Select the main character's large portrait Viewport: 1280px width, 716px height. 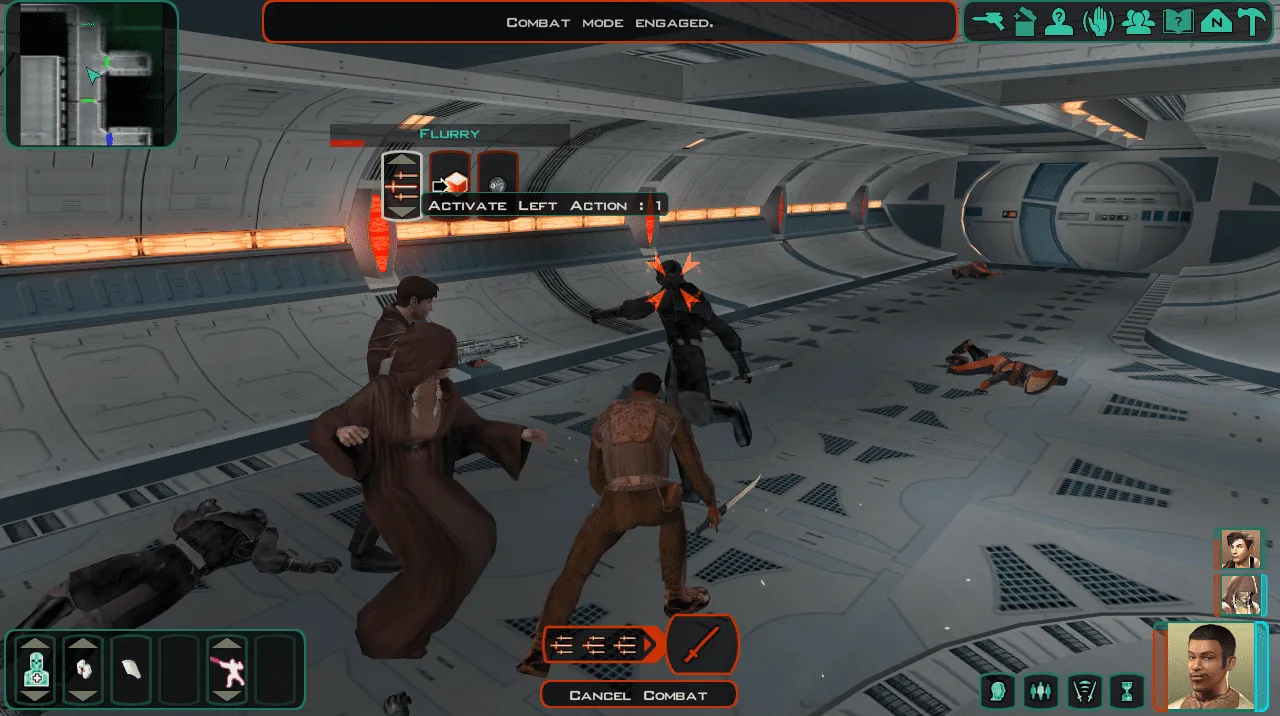tap(1210, 667)
